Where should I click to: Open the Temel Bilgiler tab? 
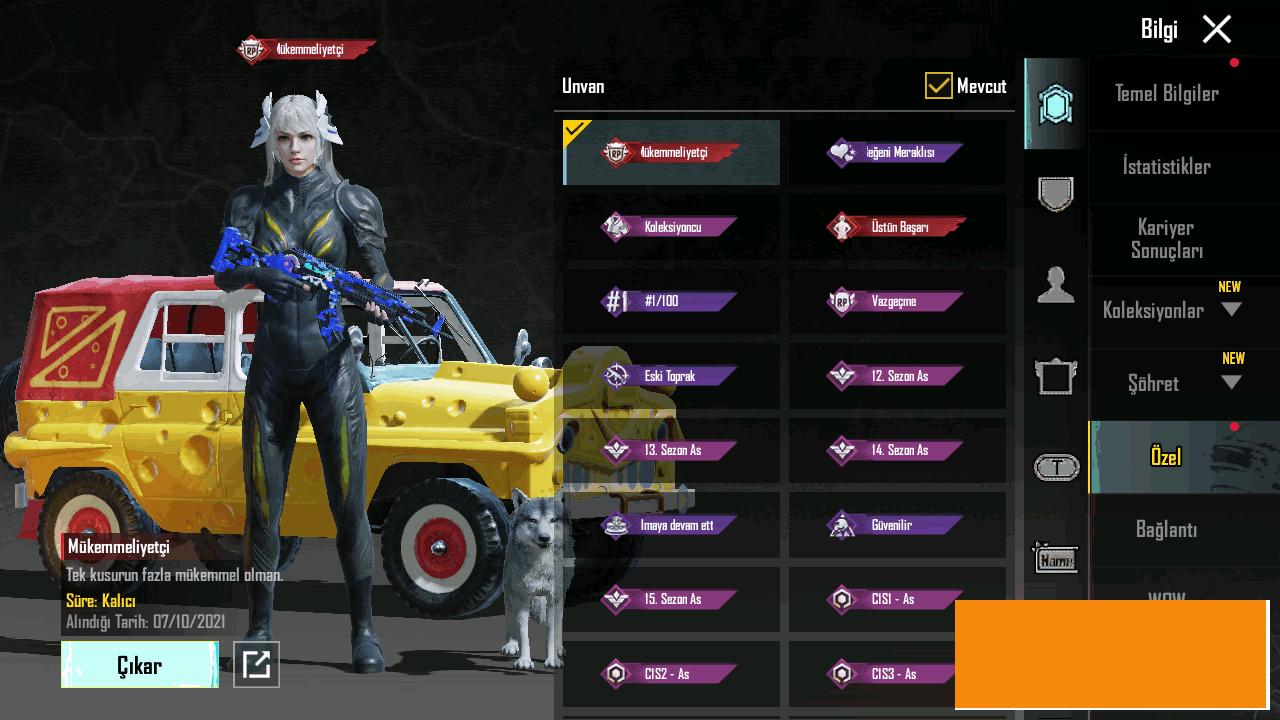pyautogui.click(x=1166, y=94)
